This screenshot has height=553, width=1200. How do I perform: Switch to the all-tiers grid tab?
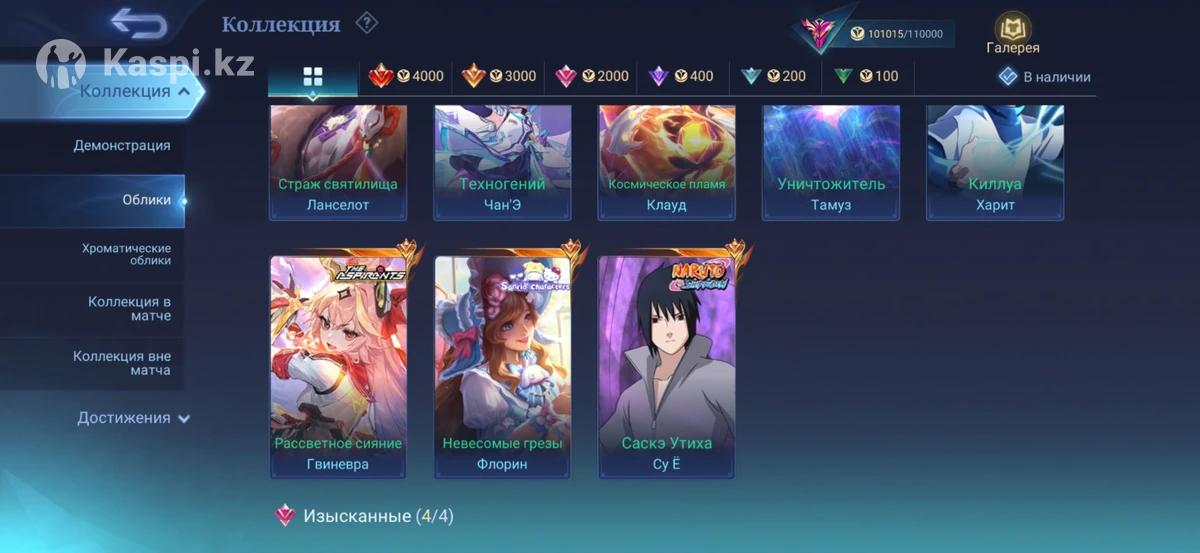click(313, 77)
